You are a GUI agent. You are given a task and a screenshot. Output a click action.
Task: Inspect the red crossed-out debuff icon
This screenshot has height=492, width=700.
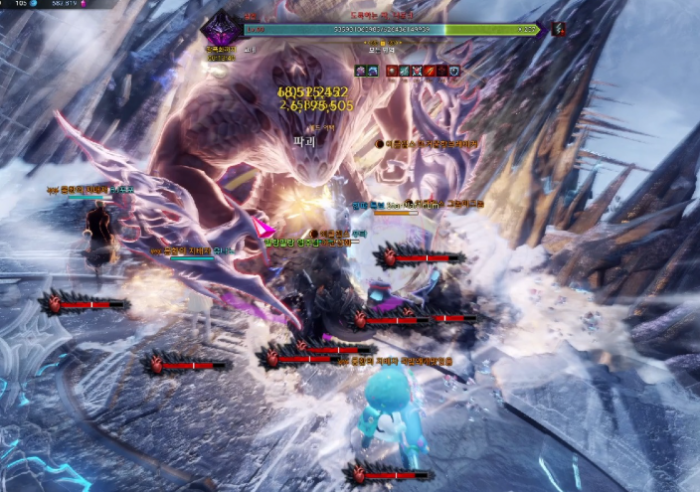coord(418,71)
